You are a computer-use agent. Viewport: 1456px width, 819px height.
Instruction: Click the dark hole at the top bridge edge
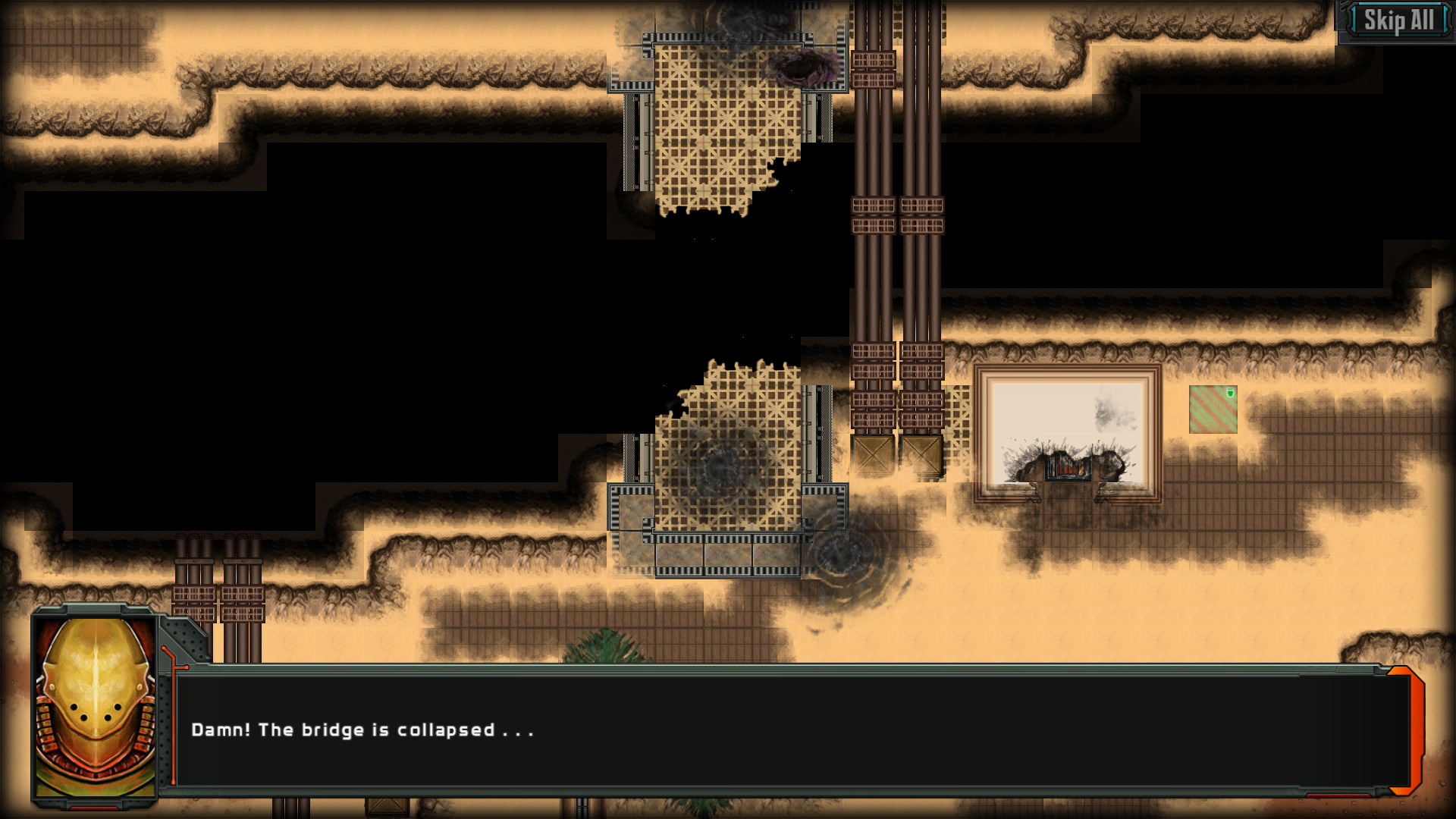click(804, 68)
